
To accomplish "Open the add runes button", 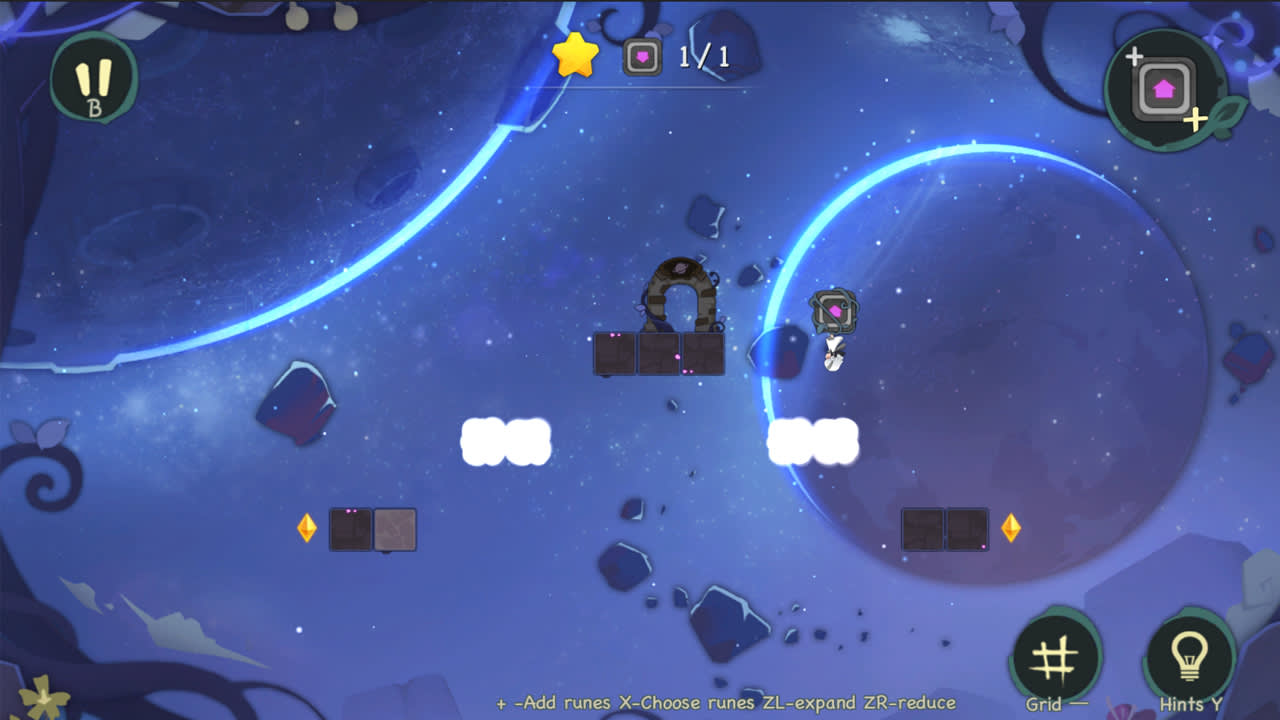I will (1164, 89).
